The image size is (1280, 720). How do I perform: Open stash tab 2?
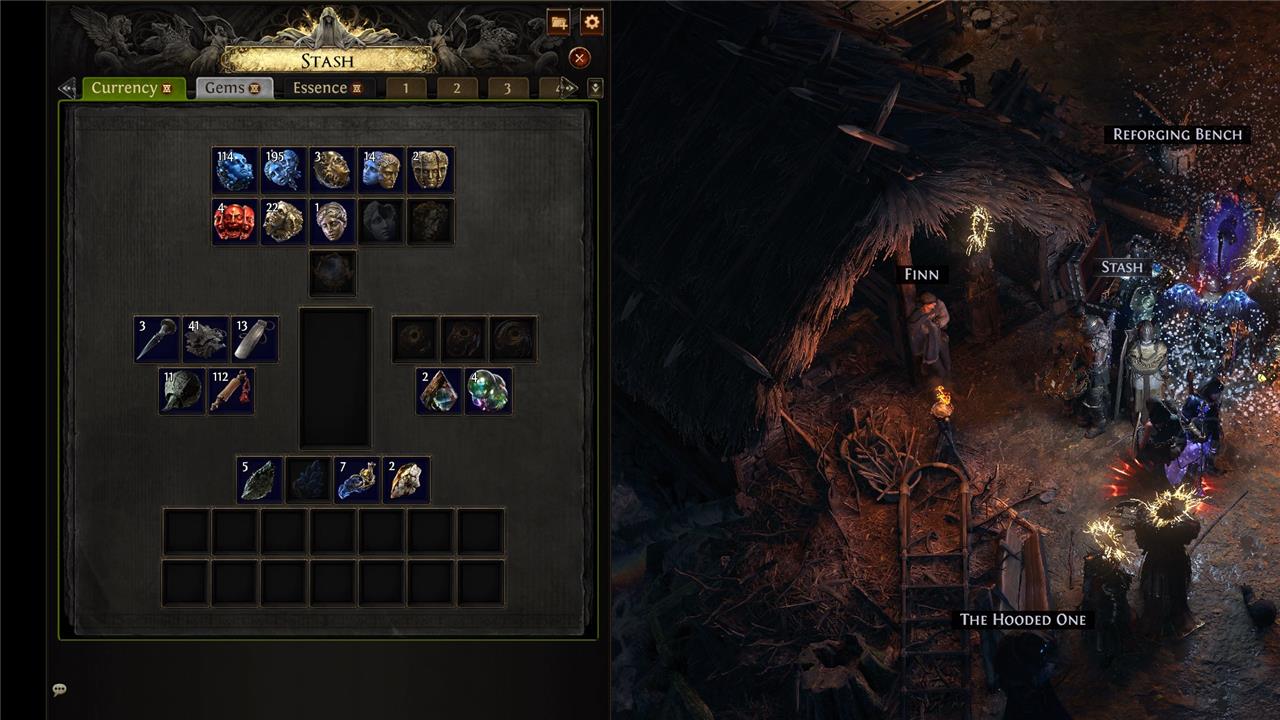point(457,88)
